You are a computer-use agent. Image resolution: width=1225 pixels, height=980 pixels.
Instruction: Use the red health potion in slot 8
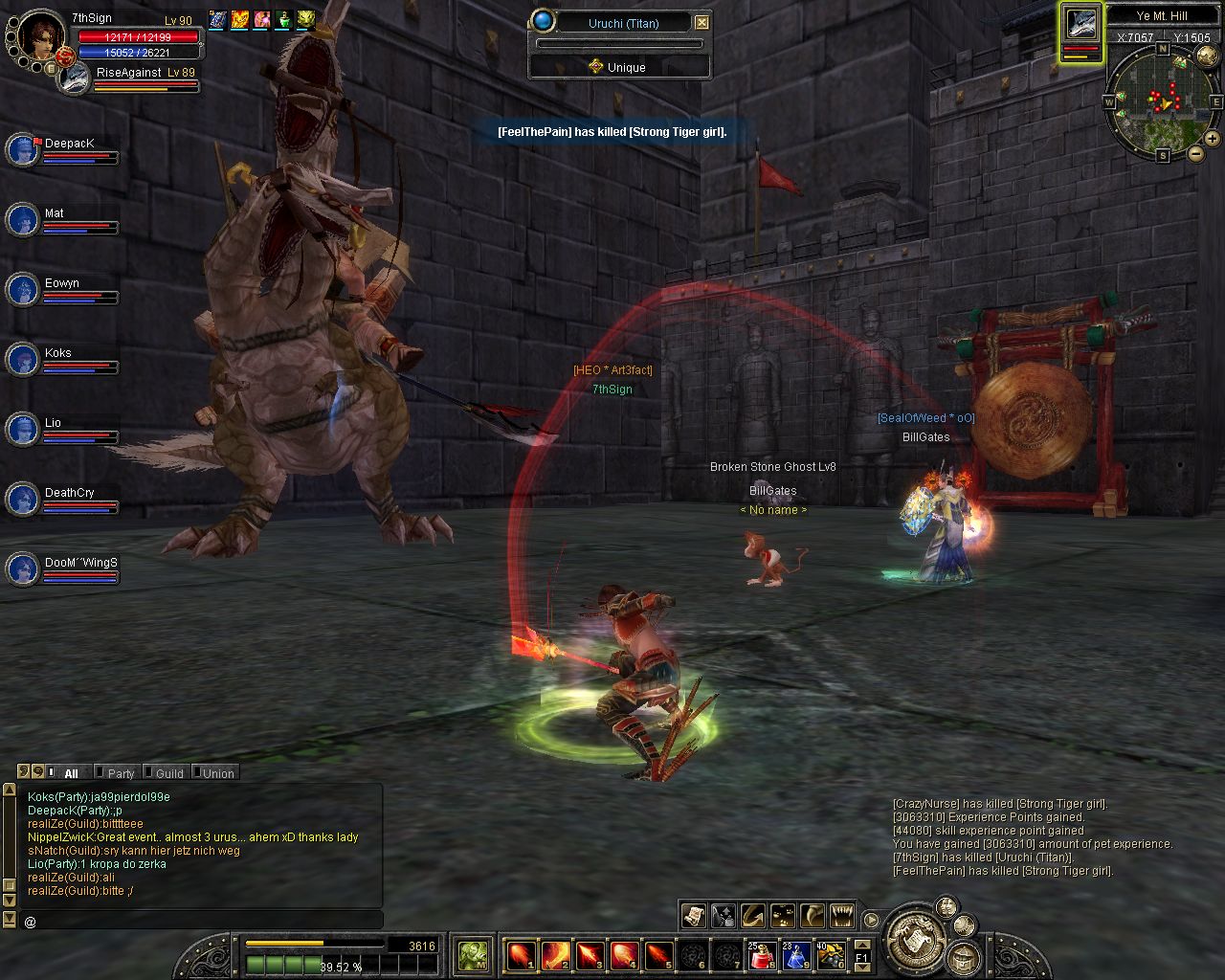[x=762, y=954]
